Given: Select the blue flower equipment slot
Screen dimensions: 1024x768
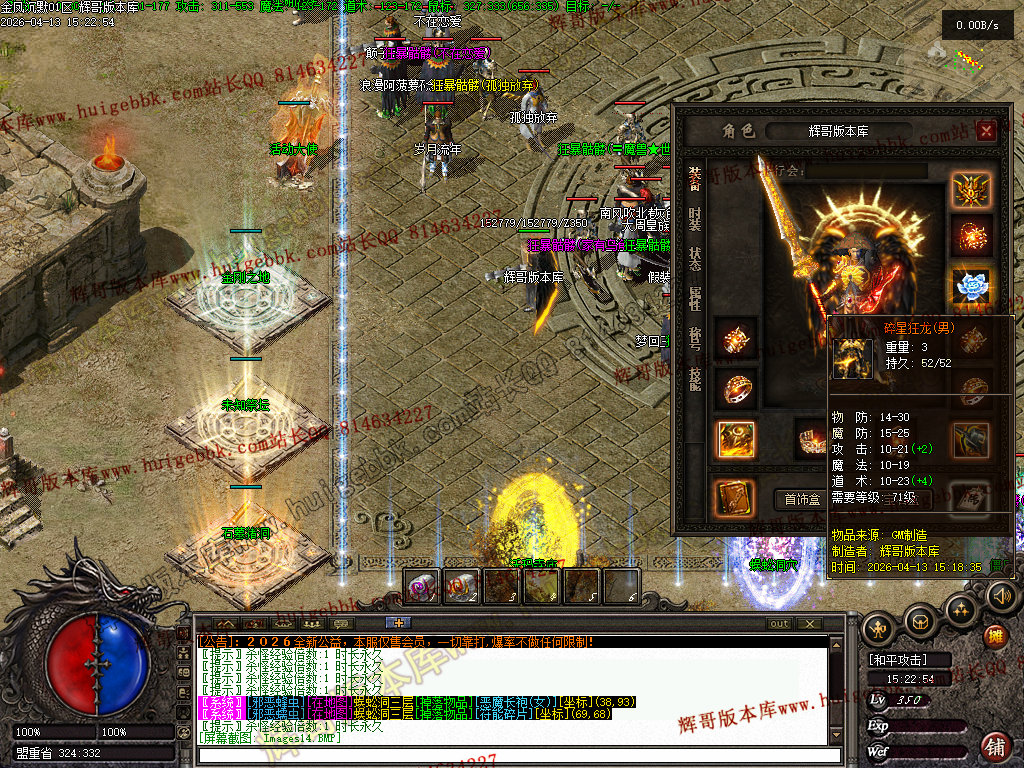Looking at the screenshot, I should tap(971, 286).
